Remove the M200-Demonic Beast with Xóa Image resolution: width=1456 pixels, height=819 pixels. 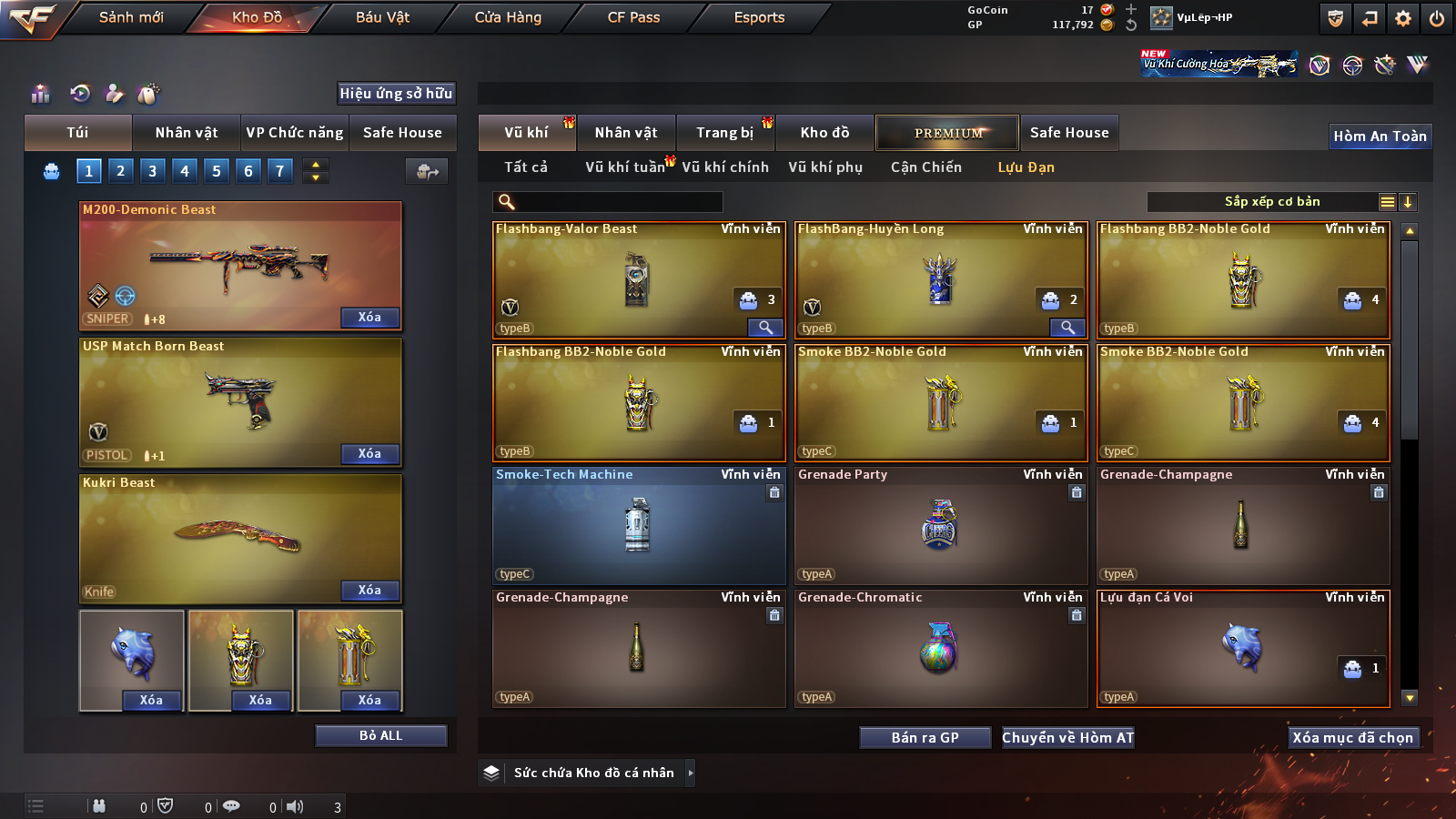click(x=369, y=318)
